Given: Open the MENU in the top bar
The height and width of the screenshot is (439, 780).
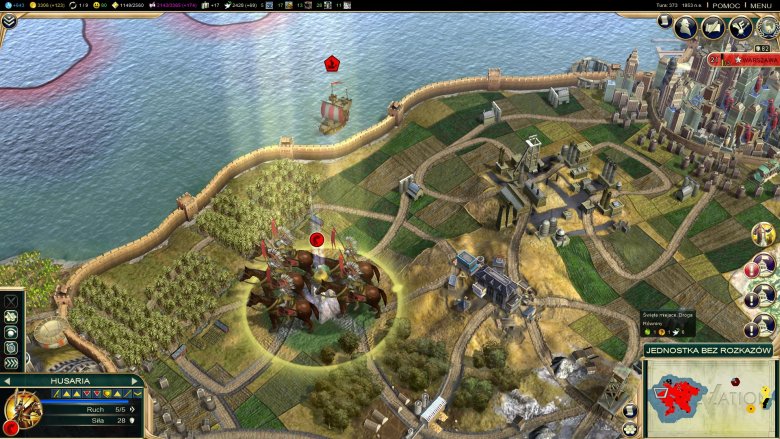Looking at the screenshot, I should pos(762,5).
